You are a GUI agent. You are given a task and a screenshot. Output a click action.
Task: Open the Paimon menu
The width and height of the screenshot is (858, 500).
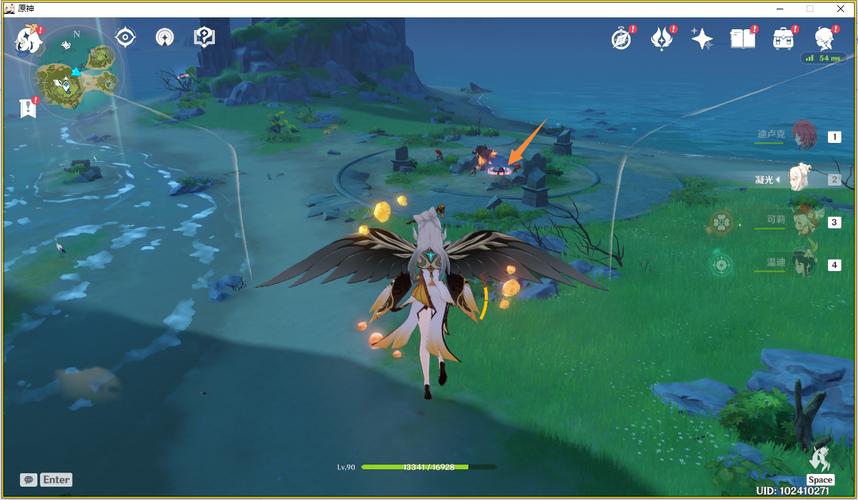coord(29,42)
